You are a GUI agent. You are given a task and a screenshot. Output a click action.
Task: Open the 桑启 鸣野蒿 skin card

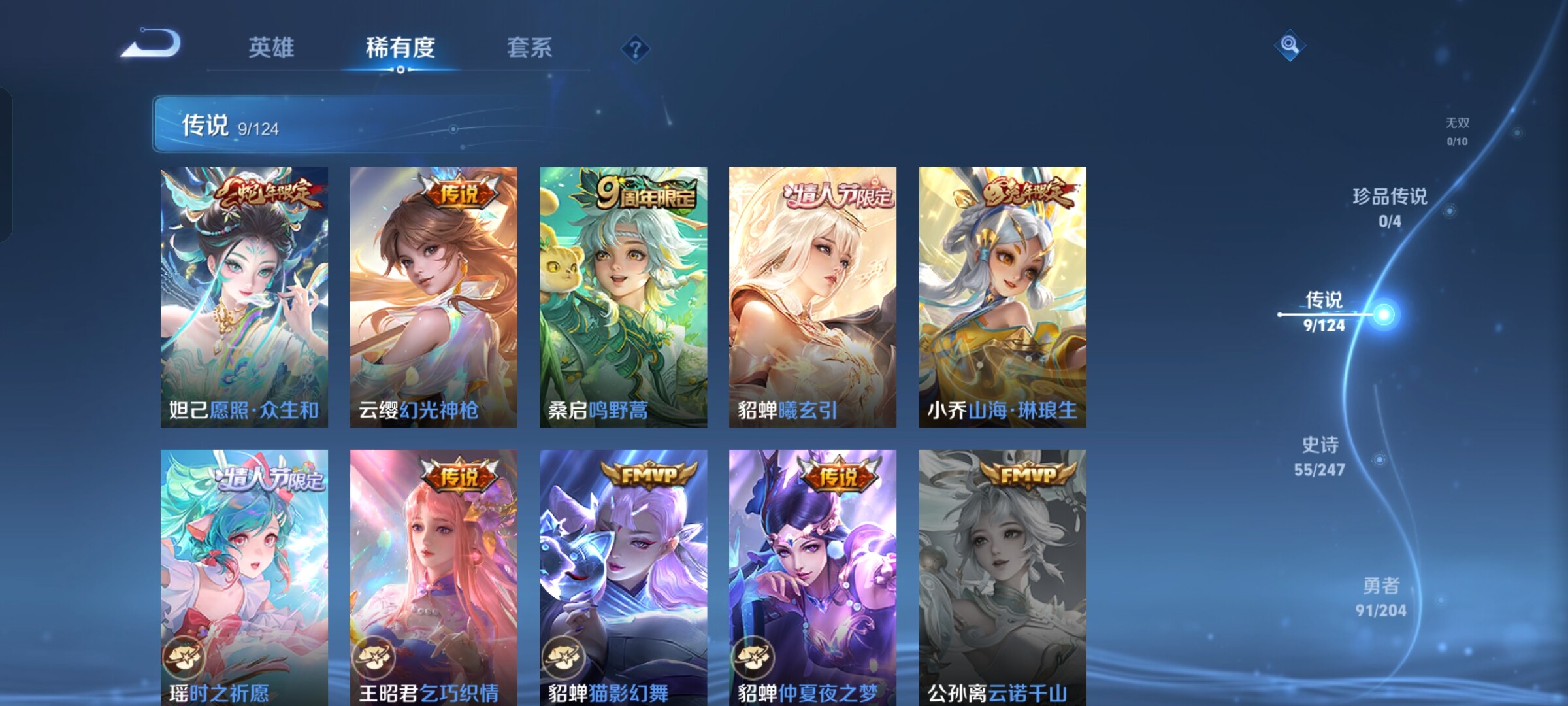tap(623, 297)
